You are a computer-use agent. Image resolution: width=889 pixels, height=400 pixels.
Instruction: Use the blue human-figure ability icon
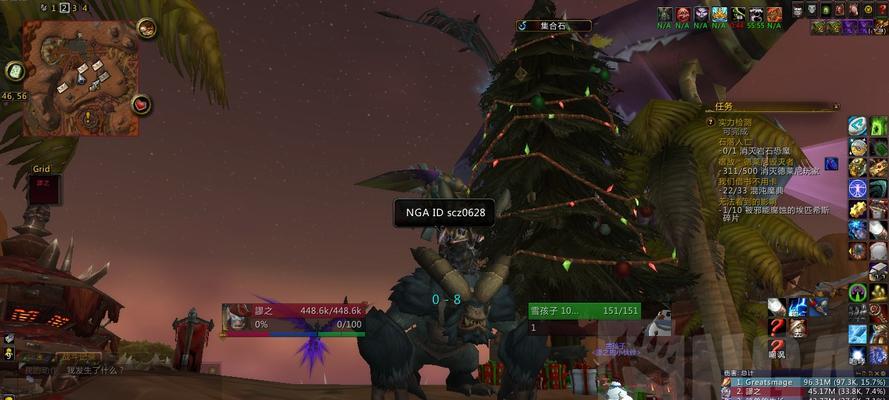(857, 188)
